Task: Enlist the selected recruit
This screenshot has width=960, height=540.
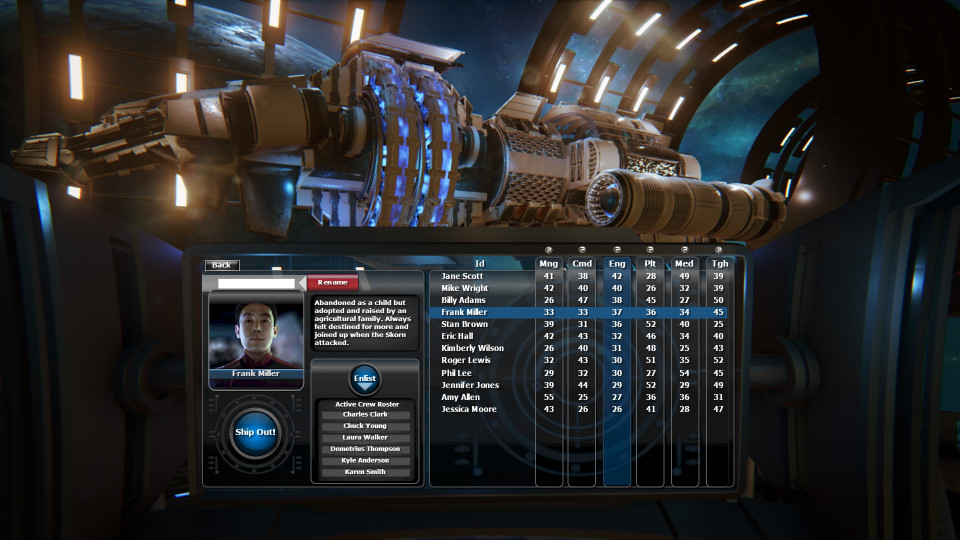Action: 364,379
